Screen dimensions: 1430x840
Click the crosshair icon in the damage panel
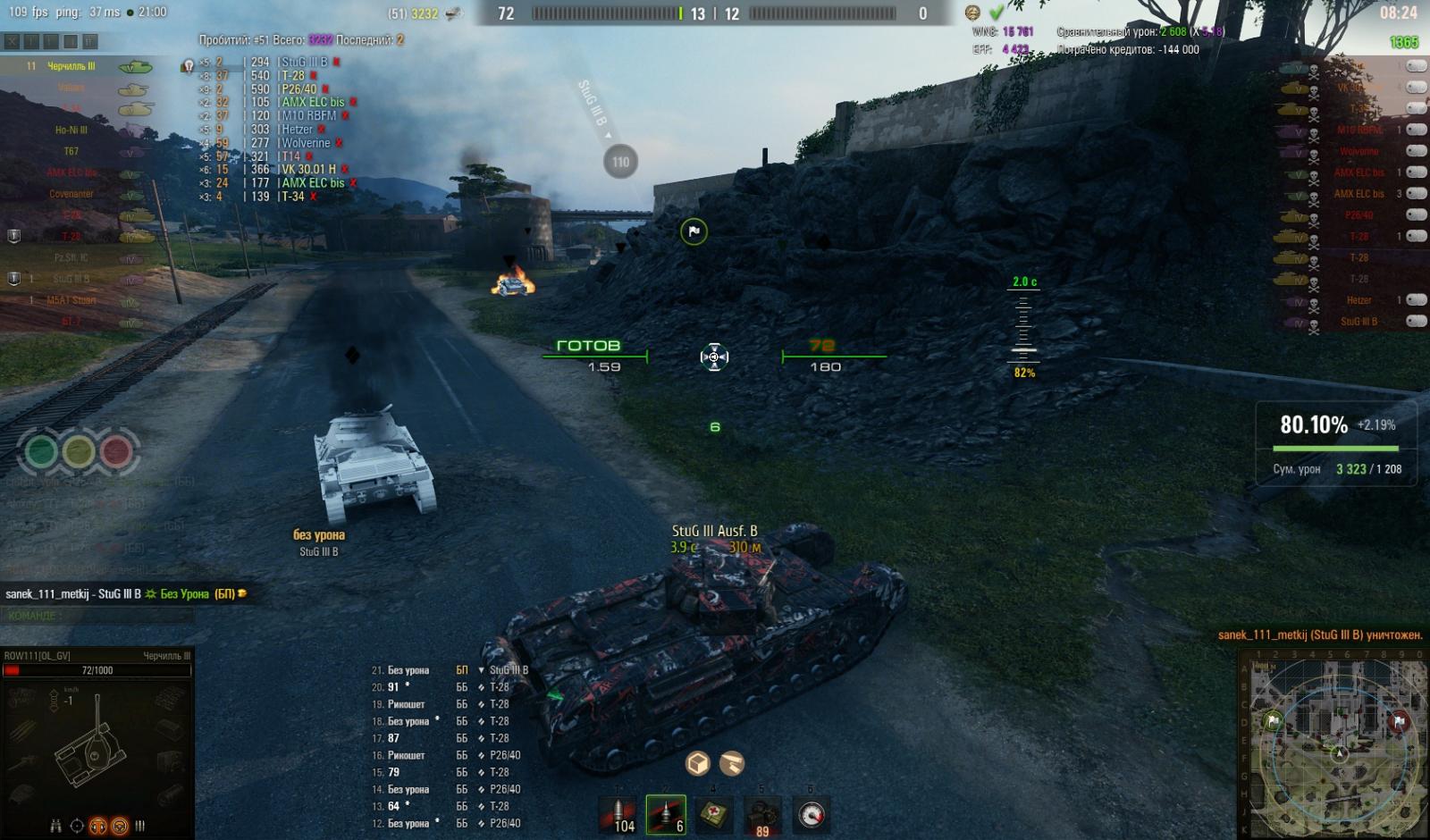pos(77,827)
